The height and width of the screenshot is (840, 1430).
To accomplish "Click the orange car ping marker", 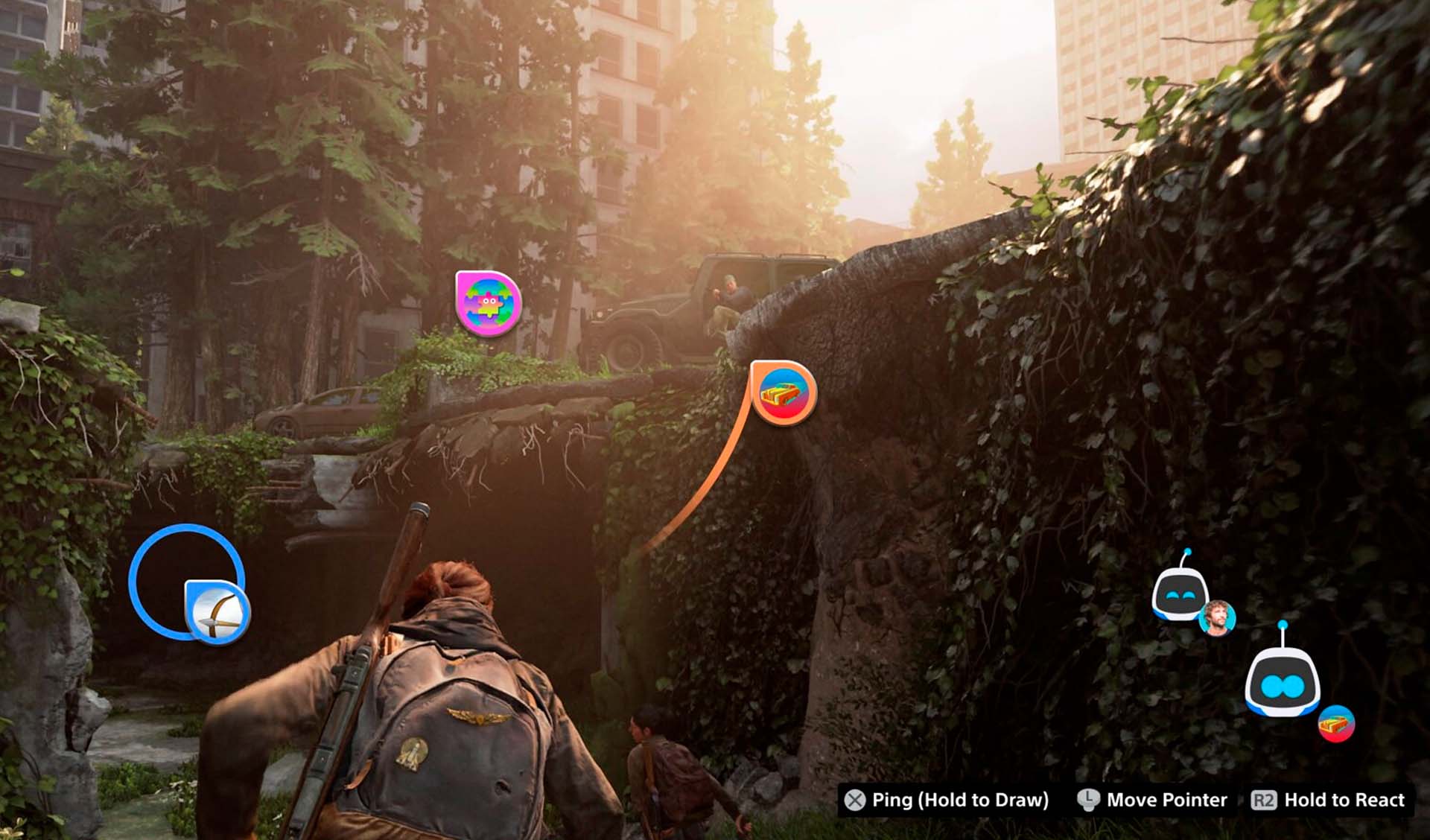I will click(783, 392).
